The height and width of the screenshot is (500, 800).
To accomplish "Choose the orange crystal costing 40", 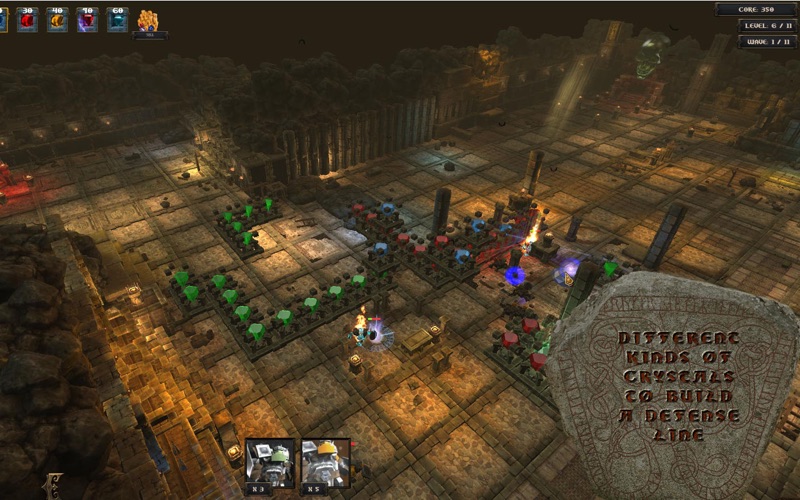I will tap(57, 20).
